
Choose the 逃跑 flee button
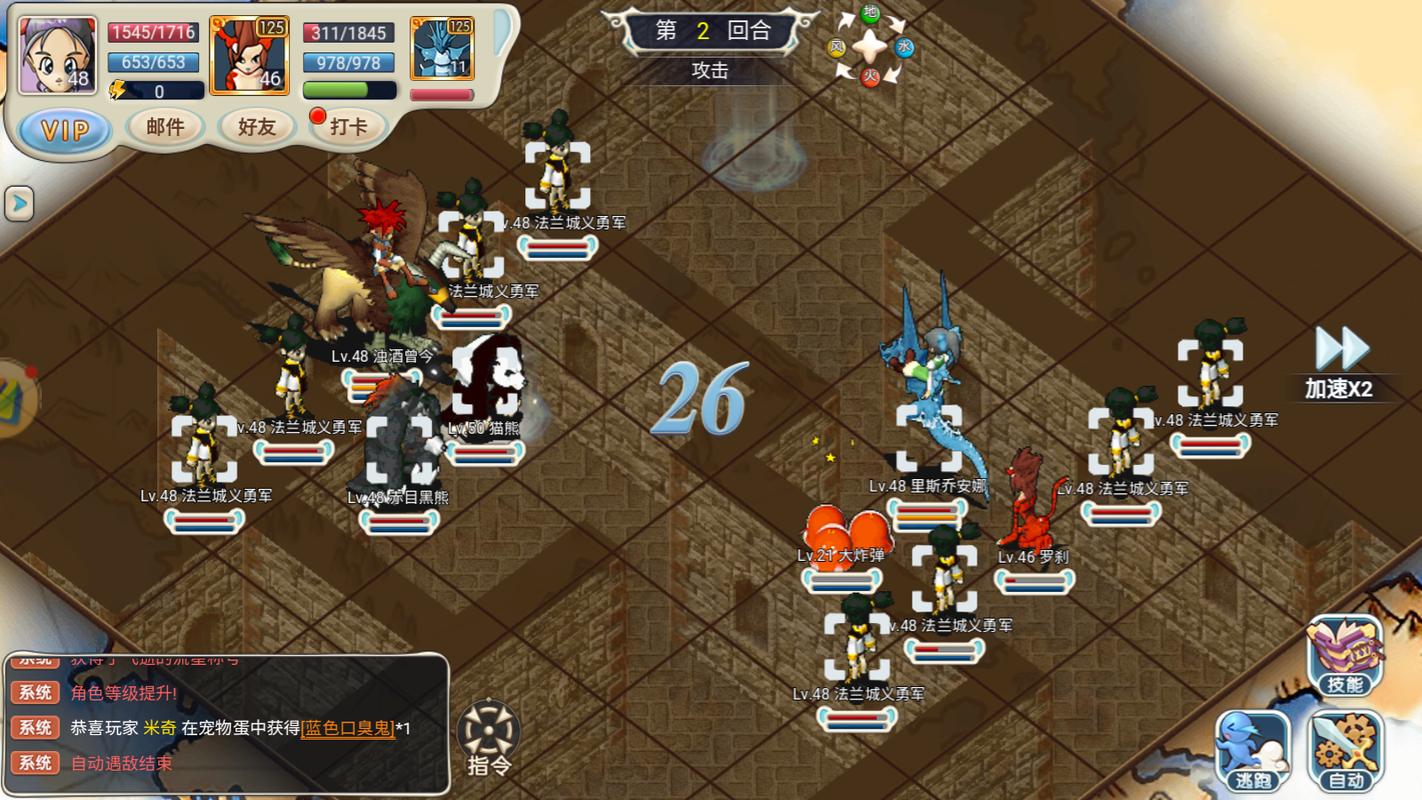pos(1252,751)
